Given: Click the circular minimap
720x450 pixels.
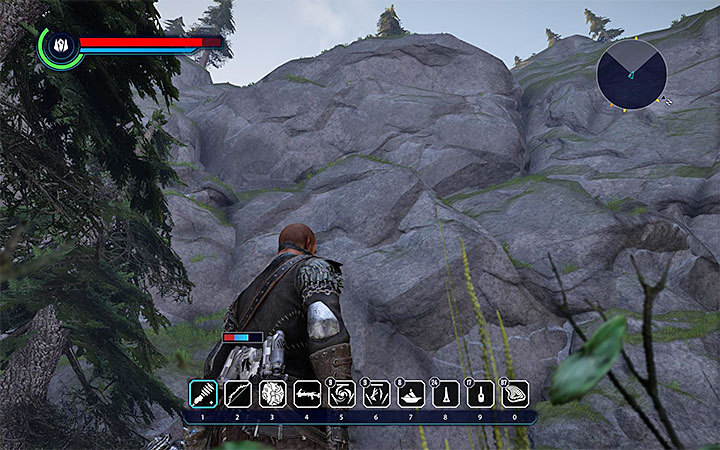Looking at the screenshot, I should click(632, 74).
